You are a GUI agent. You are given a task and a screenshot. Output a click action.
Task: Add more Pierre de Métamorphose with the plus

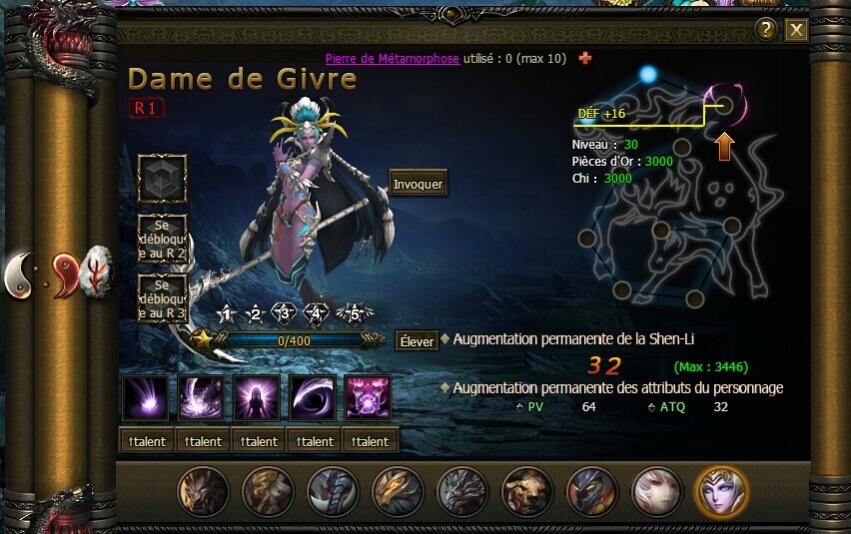[x=585, y=58]
